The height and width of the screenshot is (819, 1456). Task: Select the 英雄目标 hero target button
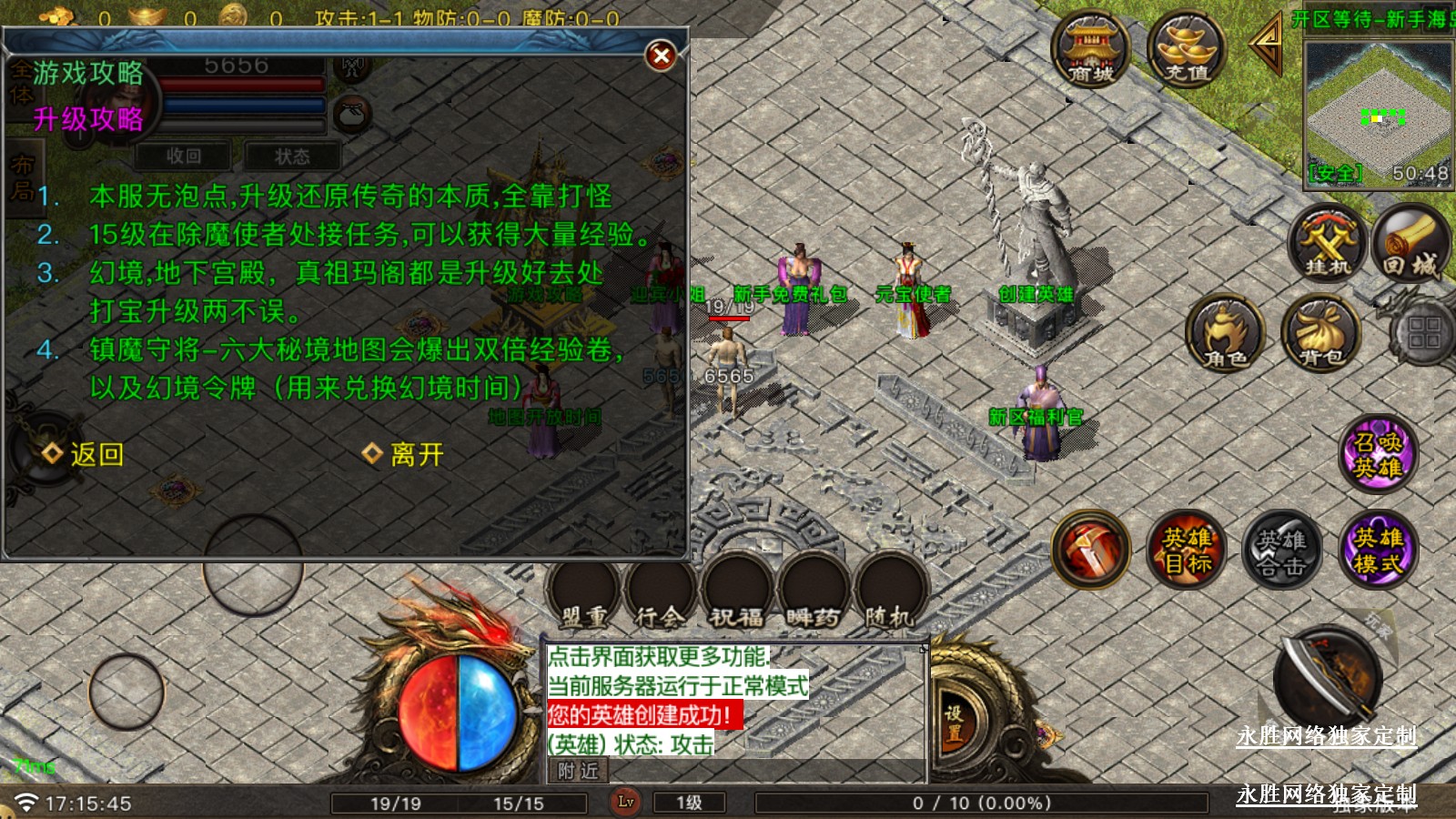[1187, 550]
